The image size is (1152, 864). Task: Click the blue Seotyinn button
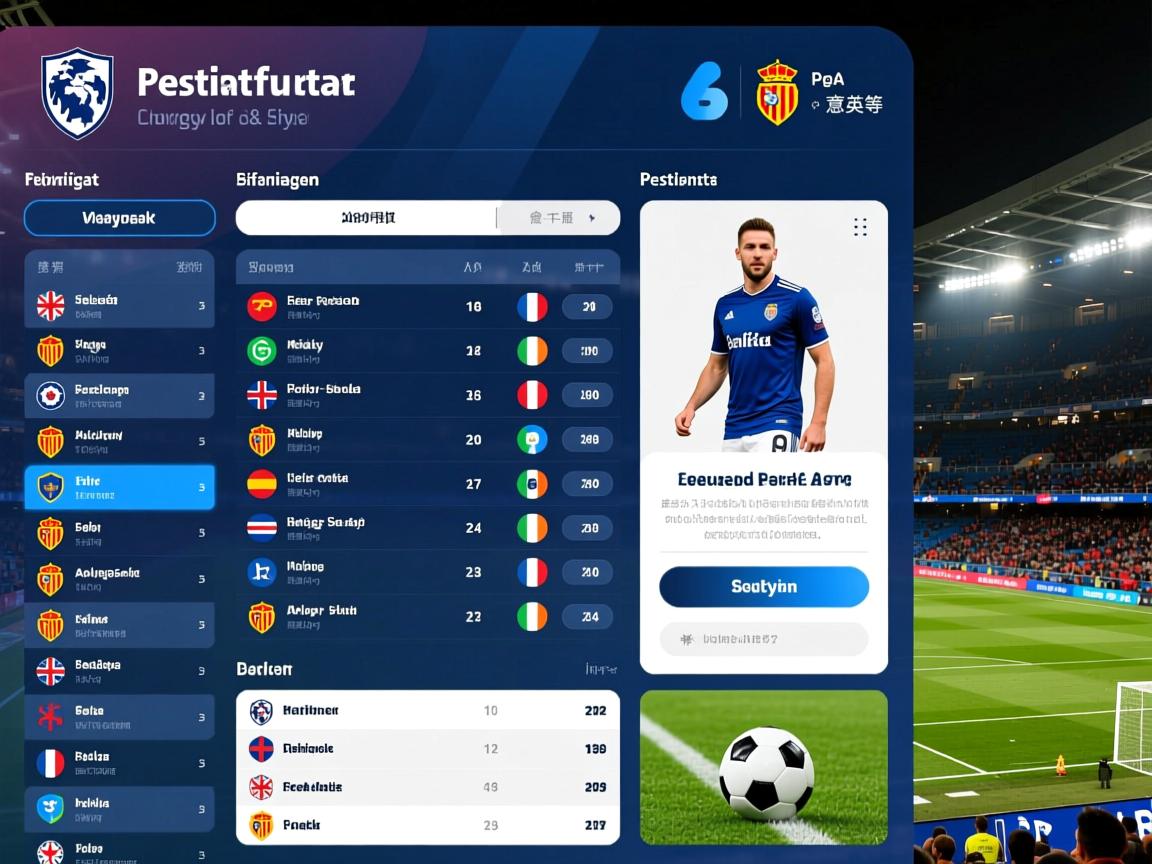point(763,587)
